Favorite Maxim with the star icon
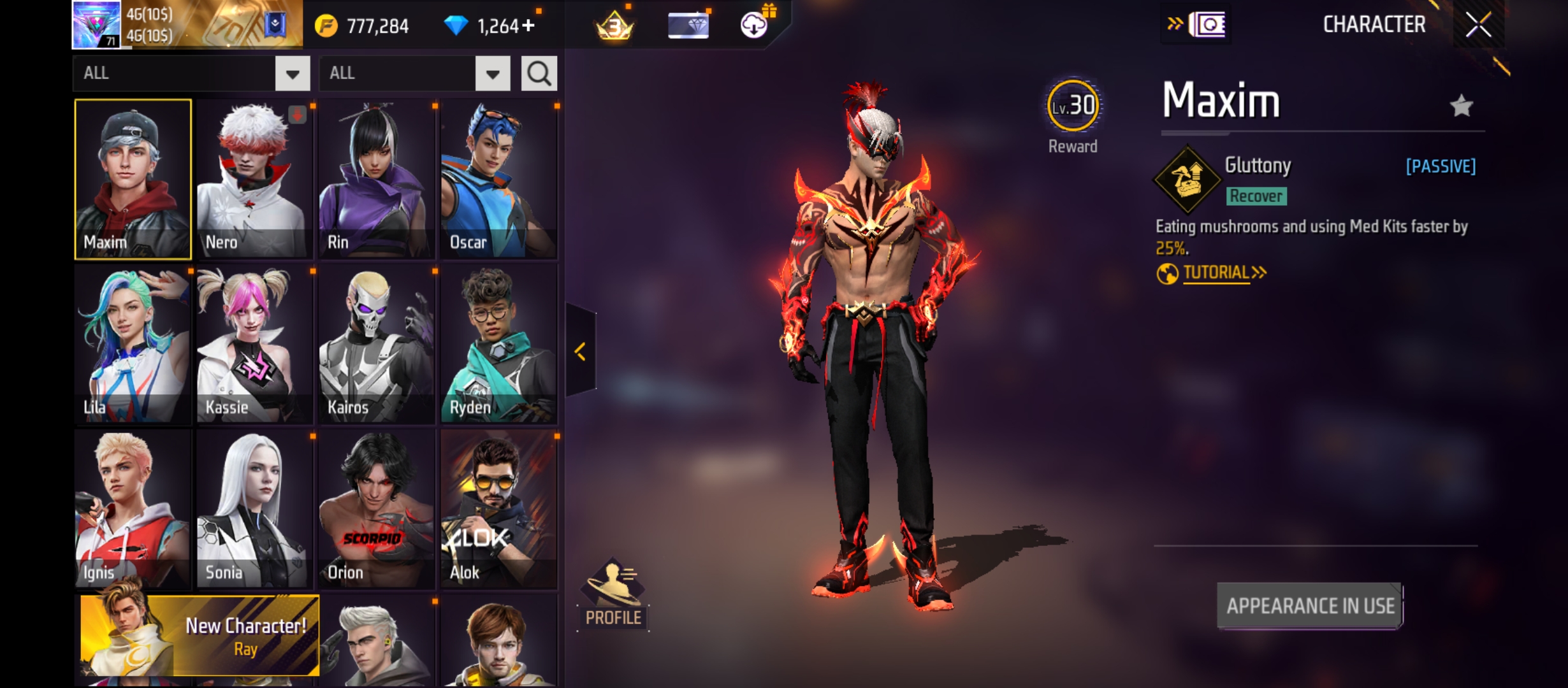Image resolution: width=1568 pixels, height=688 pixels. coord(1461,106)
